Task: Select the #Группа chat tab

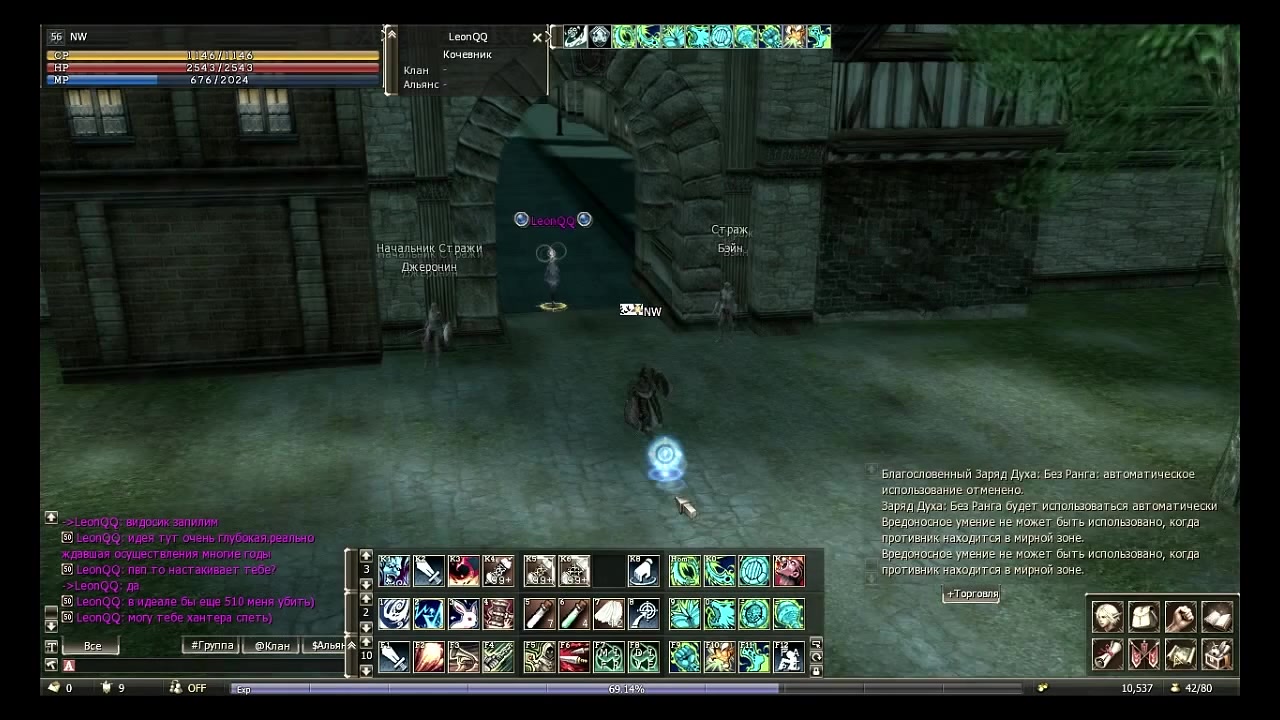Action: (x=212, y=646)
